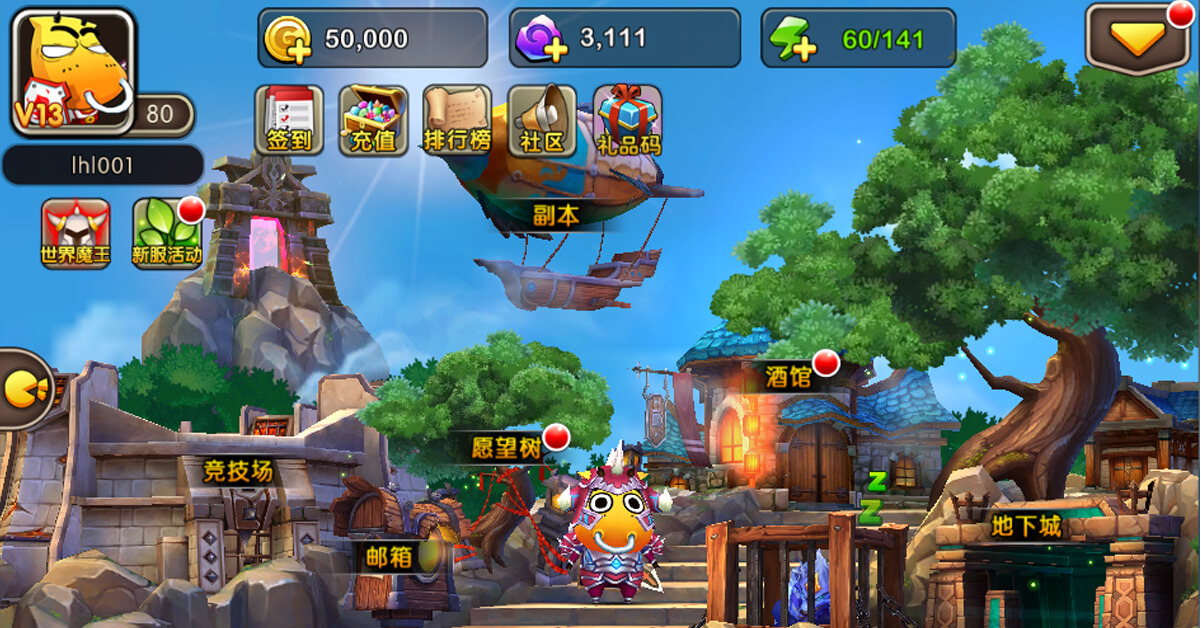Show the 排行榜 leaderboard scroll
Image resolution: width=1201 pixels, height=628 pixels.
(457, 120)
